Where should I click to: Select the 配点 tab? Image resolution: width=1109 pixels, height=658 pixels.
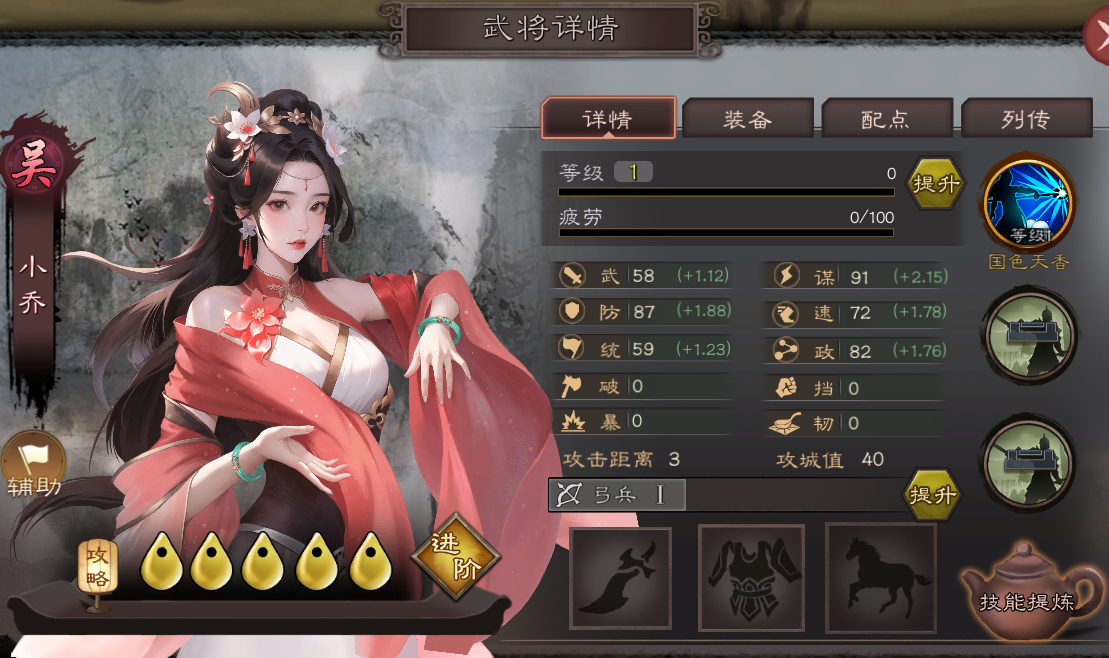pyautogui.click(x=886, y=119)
